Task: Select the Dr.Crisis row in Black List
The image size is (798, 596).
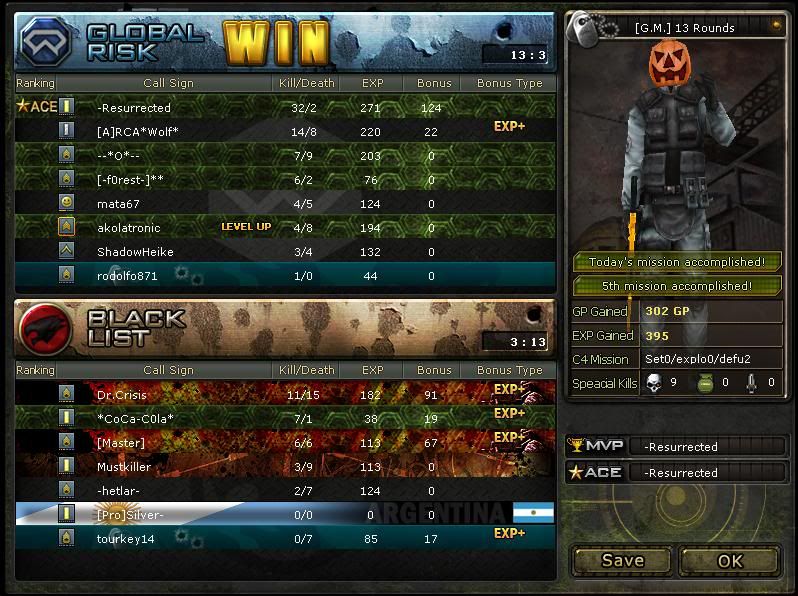Action: point(285,394)
